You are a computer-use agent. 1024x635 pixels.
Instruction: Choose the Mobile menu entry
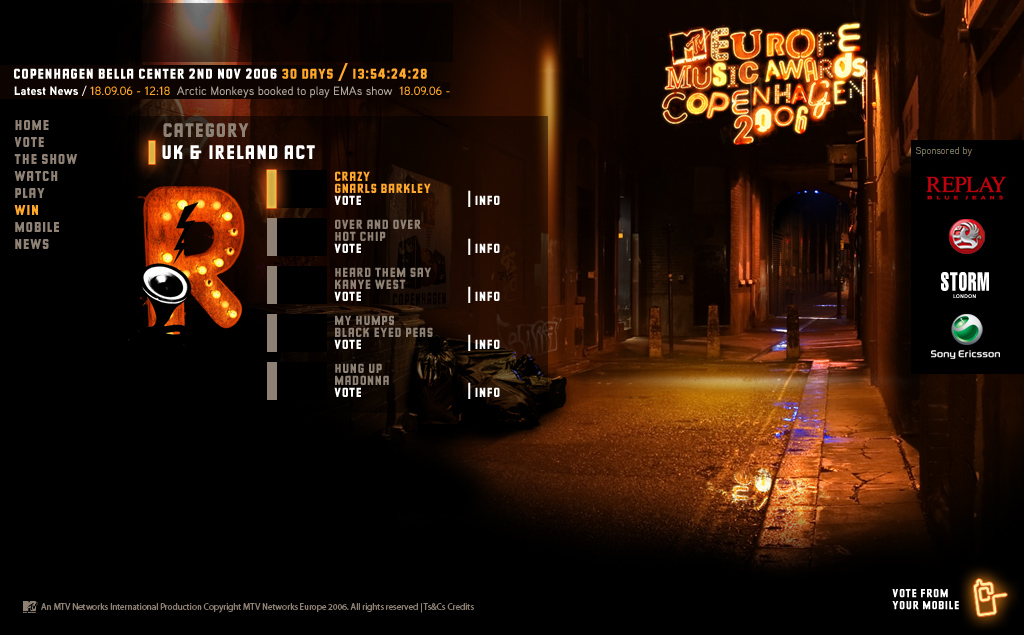(37, 227)
